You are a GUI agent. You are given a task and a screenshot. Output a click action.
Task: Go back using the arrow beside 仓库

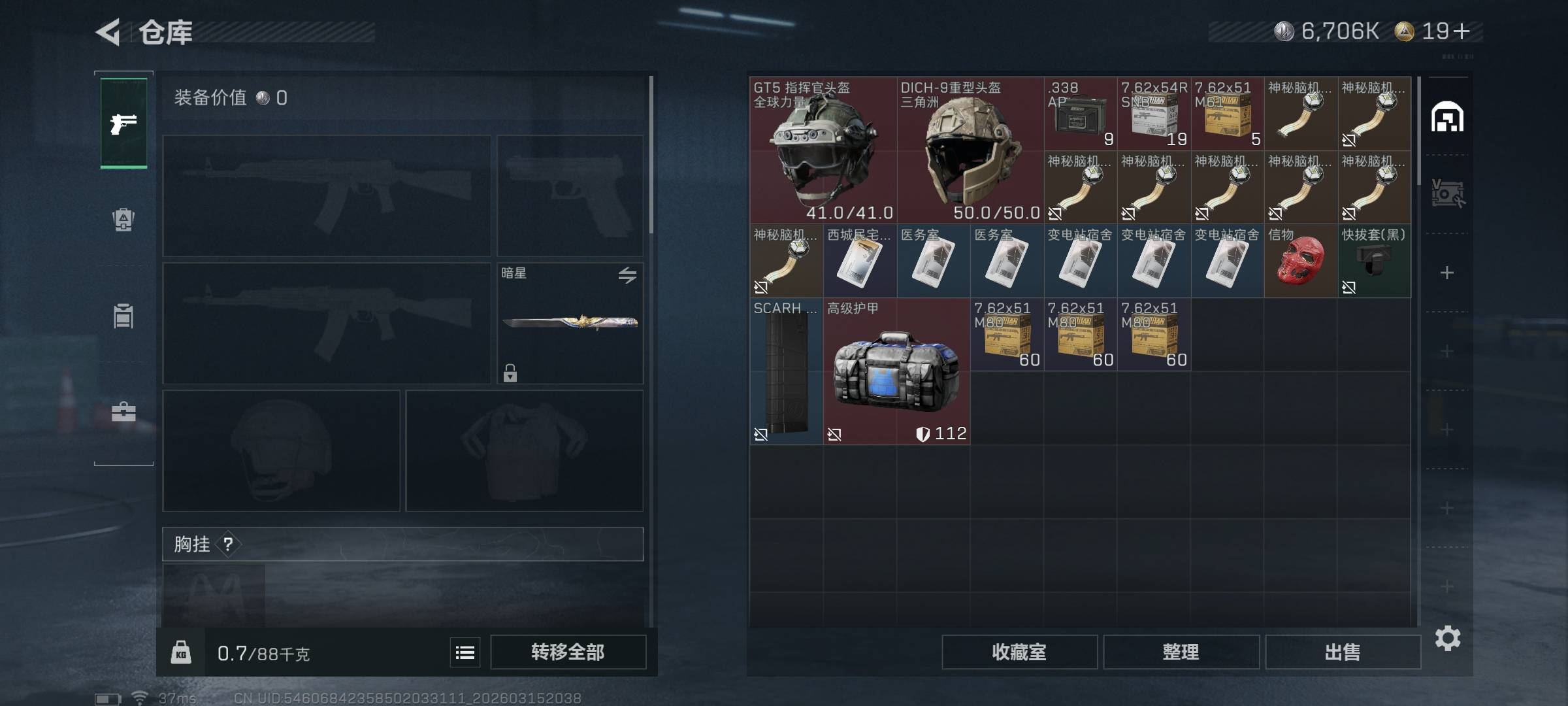click(x=108, y=32)
